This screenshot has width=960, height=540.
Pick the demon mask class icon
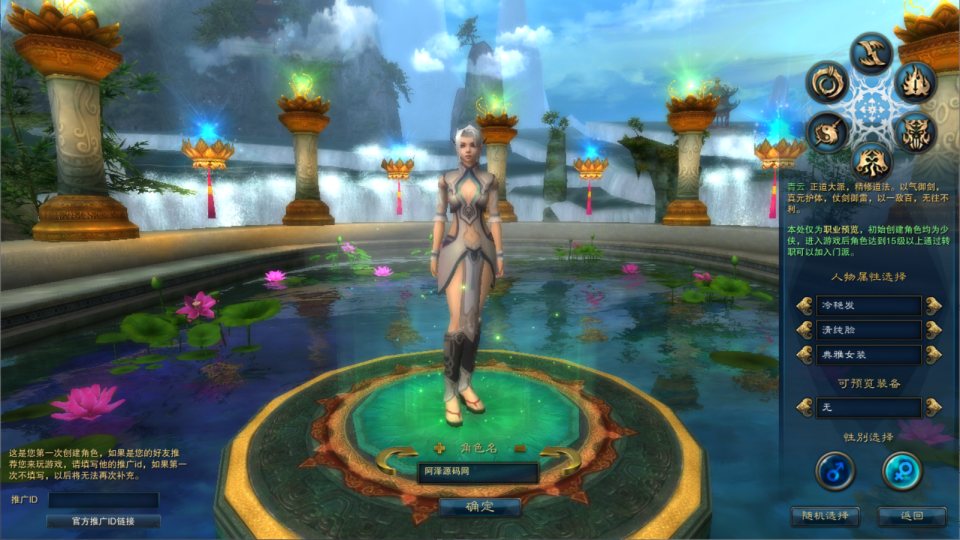[x=915, y=133]
